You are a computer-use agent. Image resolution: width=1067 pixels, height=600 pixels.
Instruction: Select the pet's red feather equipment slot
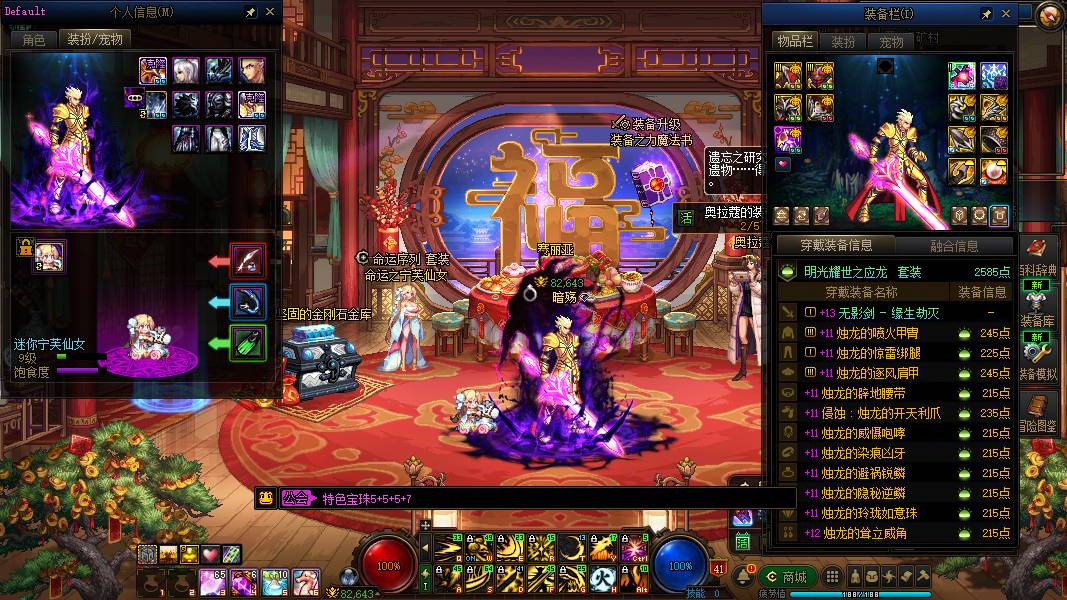(248, 261)
